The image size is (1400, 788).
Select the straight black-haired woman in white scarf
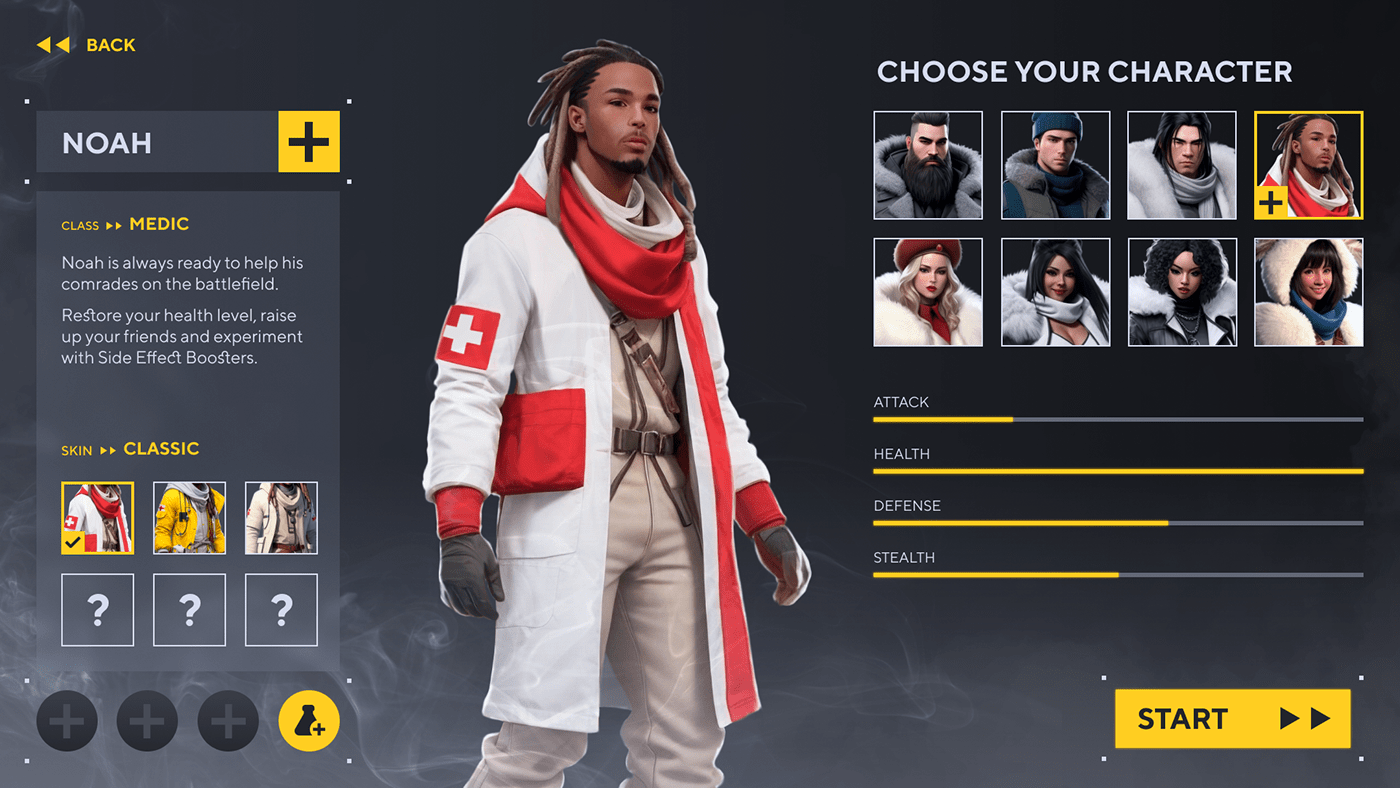point(1055,292)
